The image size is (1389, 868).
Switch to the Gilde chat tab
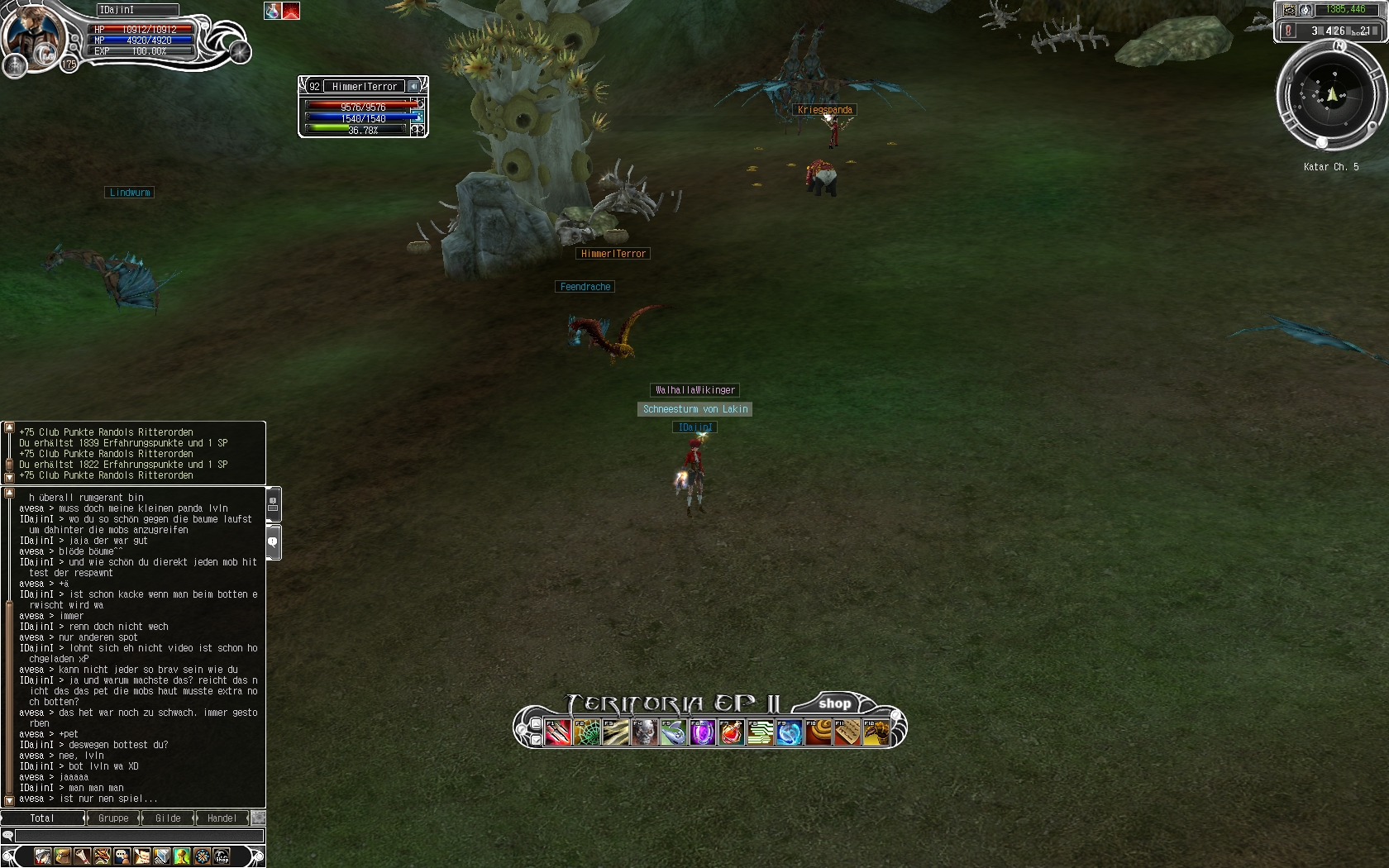[168, 818]
